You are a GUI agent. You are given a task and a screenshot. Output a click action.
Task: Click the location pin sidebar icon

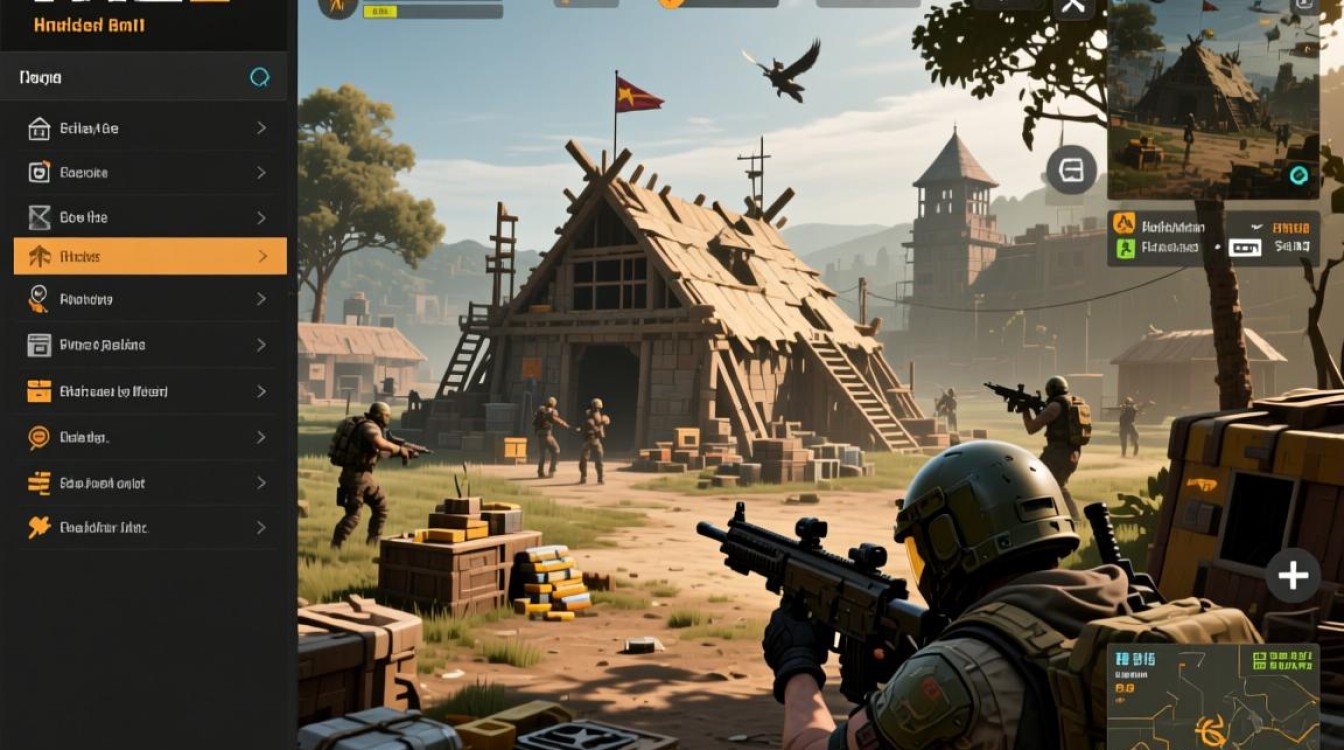point(38,299)
